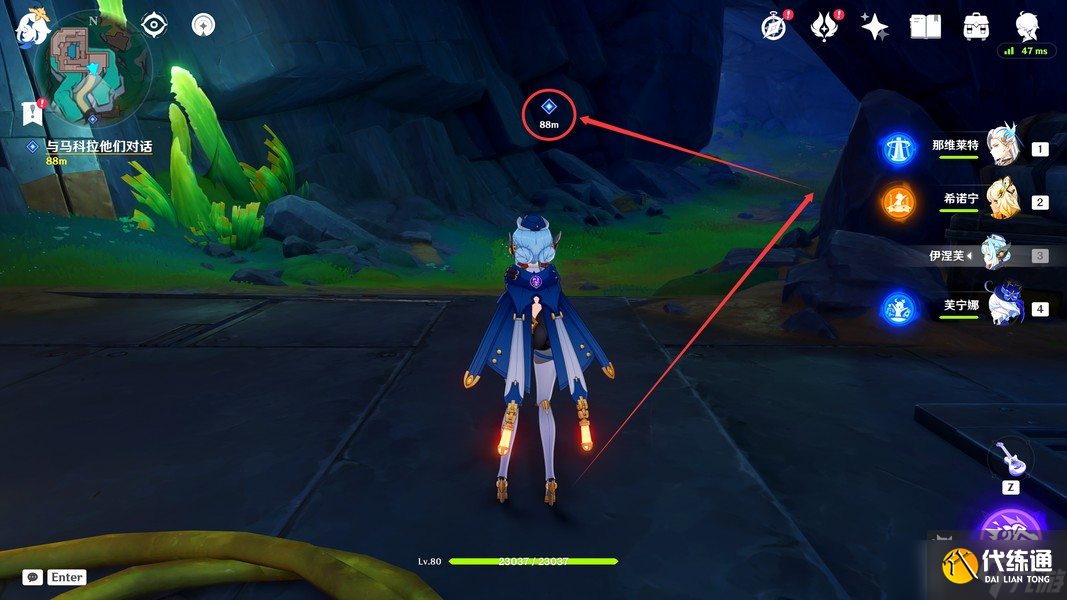The image size is (1067, 600).
Task: Open the backpack inventory
Action: tap(976, 27)
